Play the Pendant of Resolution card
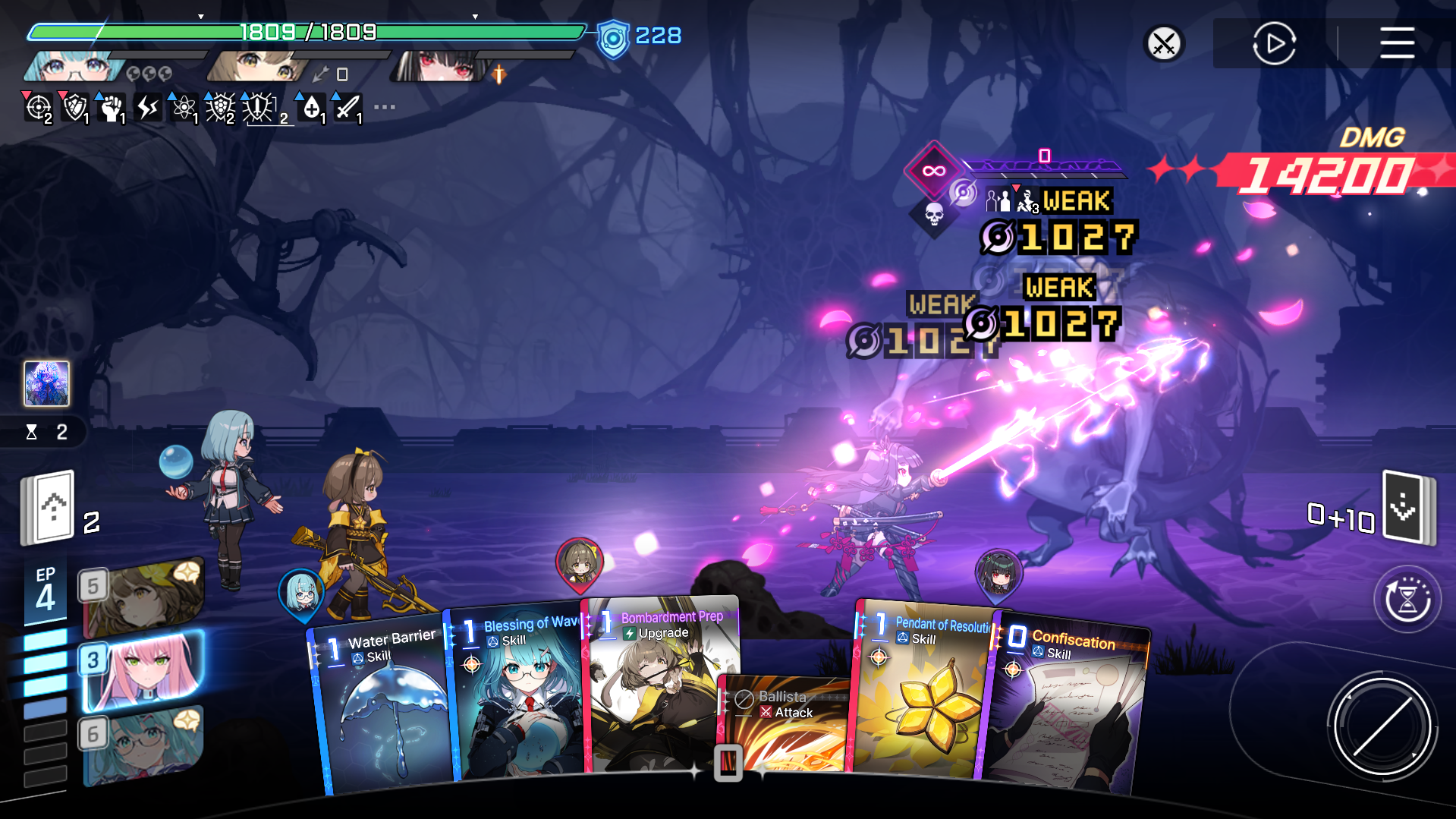Image resolution: width=1456 pixels, height=819 pixels. point(922,698)
